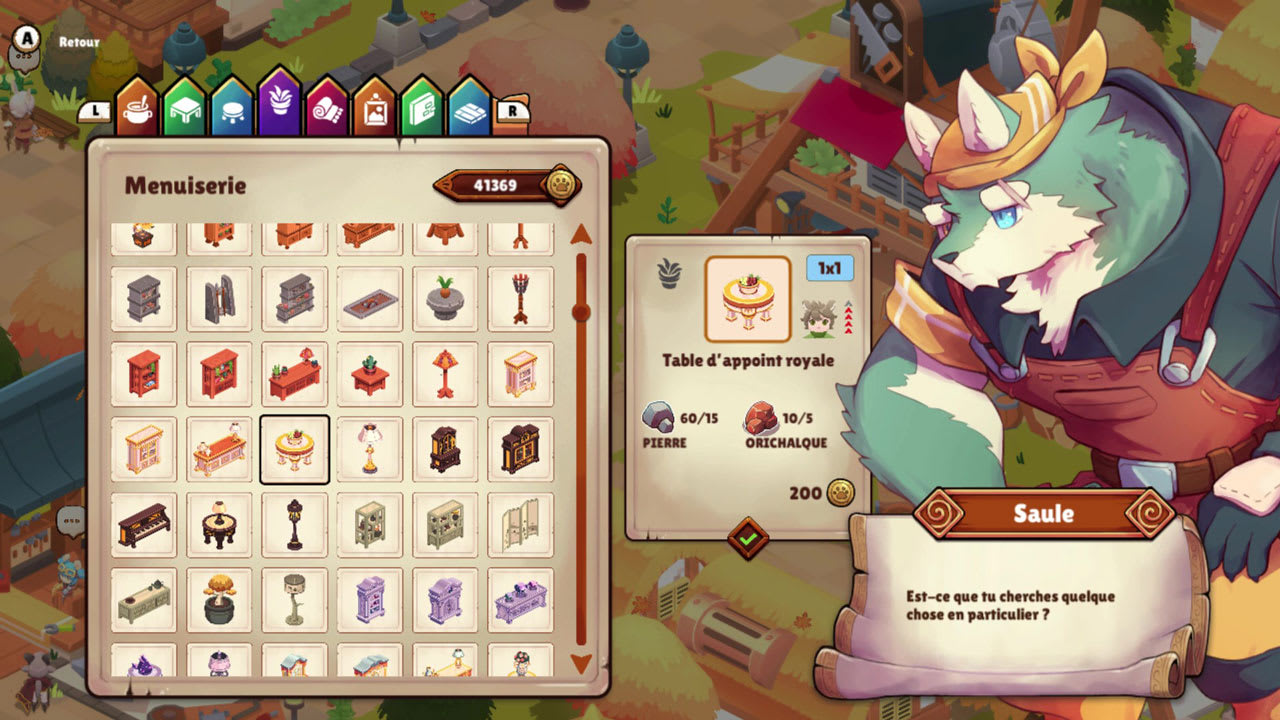The image size is (1280, 720).
Task: Open the floor tiles category tab
Action: pyautogui.click(x=468, y=110)
